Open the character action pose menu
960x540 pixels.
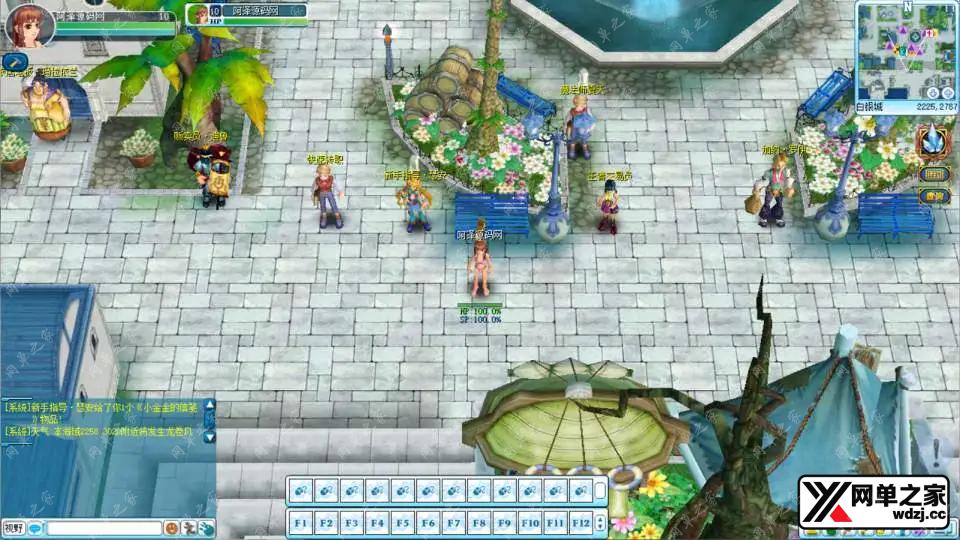pos(188,528)
